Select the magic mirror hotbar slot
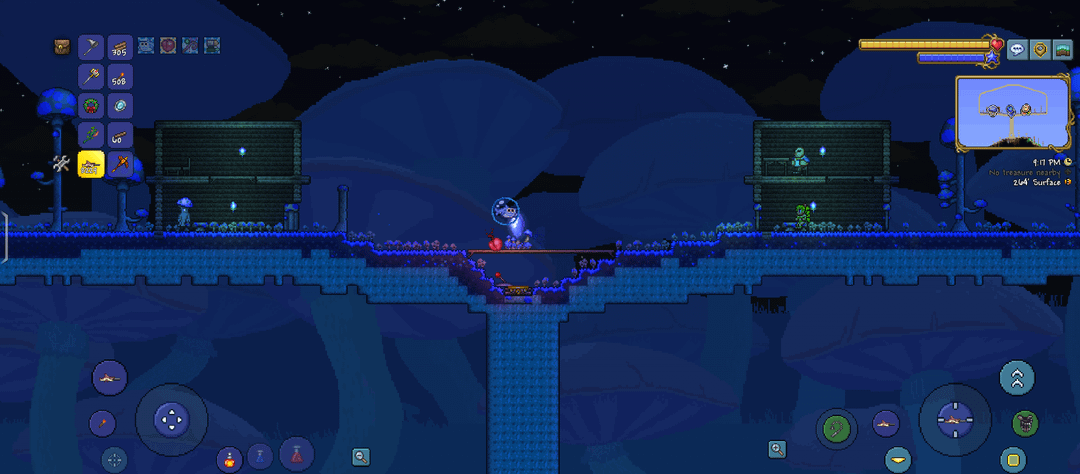1080x474 pixels. 120,105
